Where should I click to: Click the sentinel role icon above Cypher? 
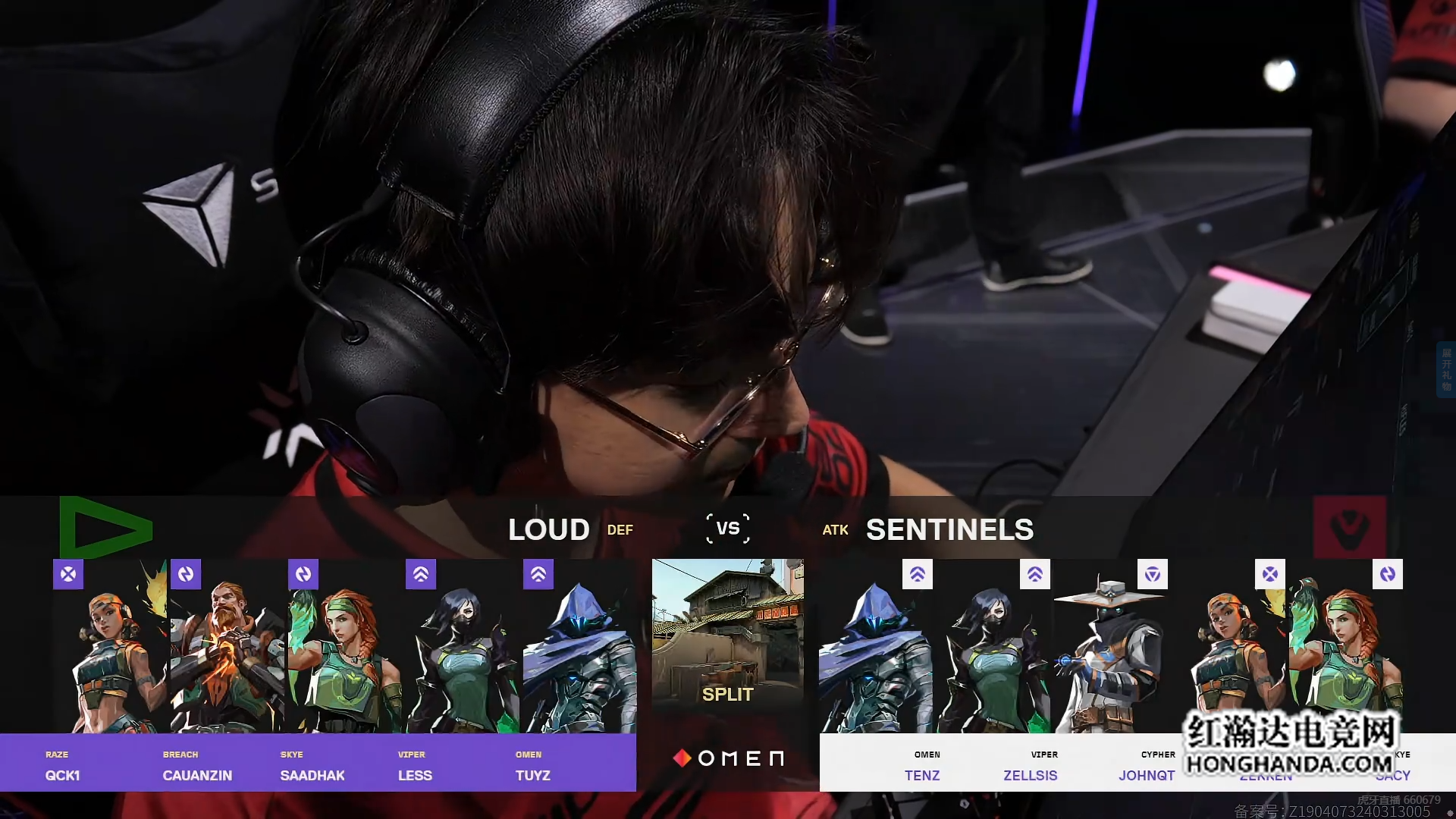click(x=1153, y=575)
